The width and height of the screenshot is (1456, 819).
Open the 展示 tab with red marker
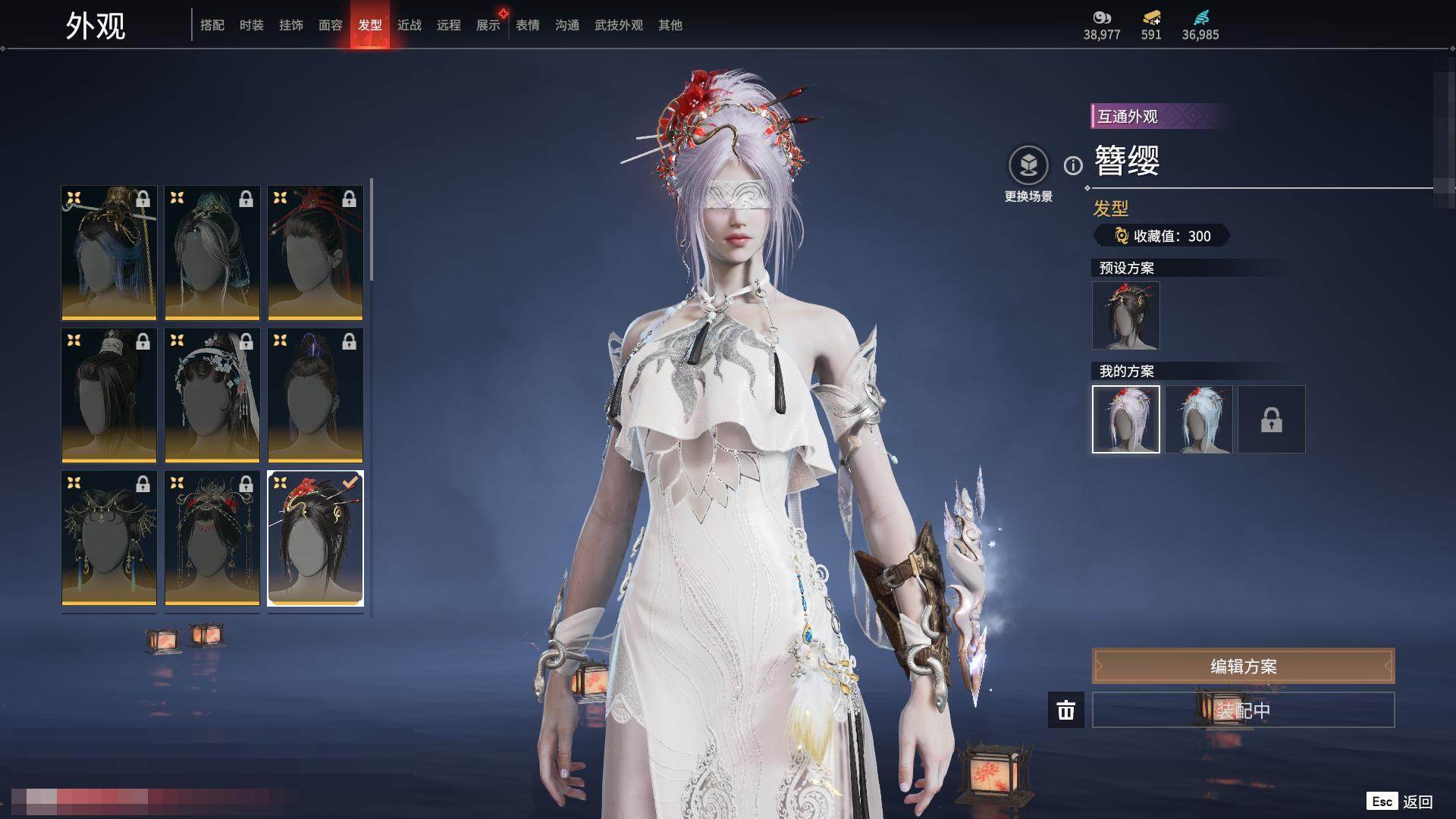click(x=488, y=25)
